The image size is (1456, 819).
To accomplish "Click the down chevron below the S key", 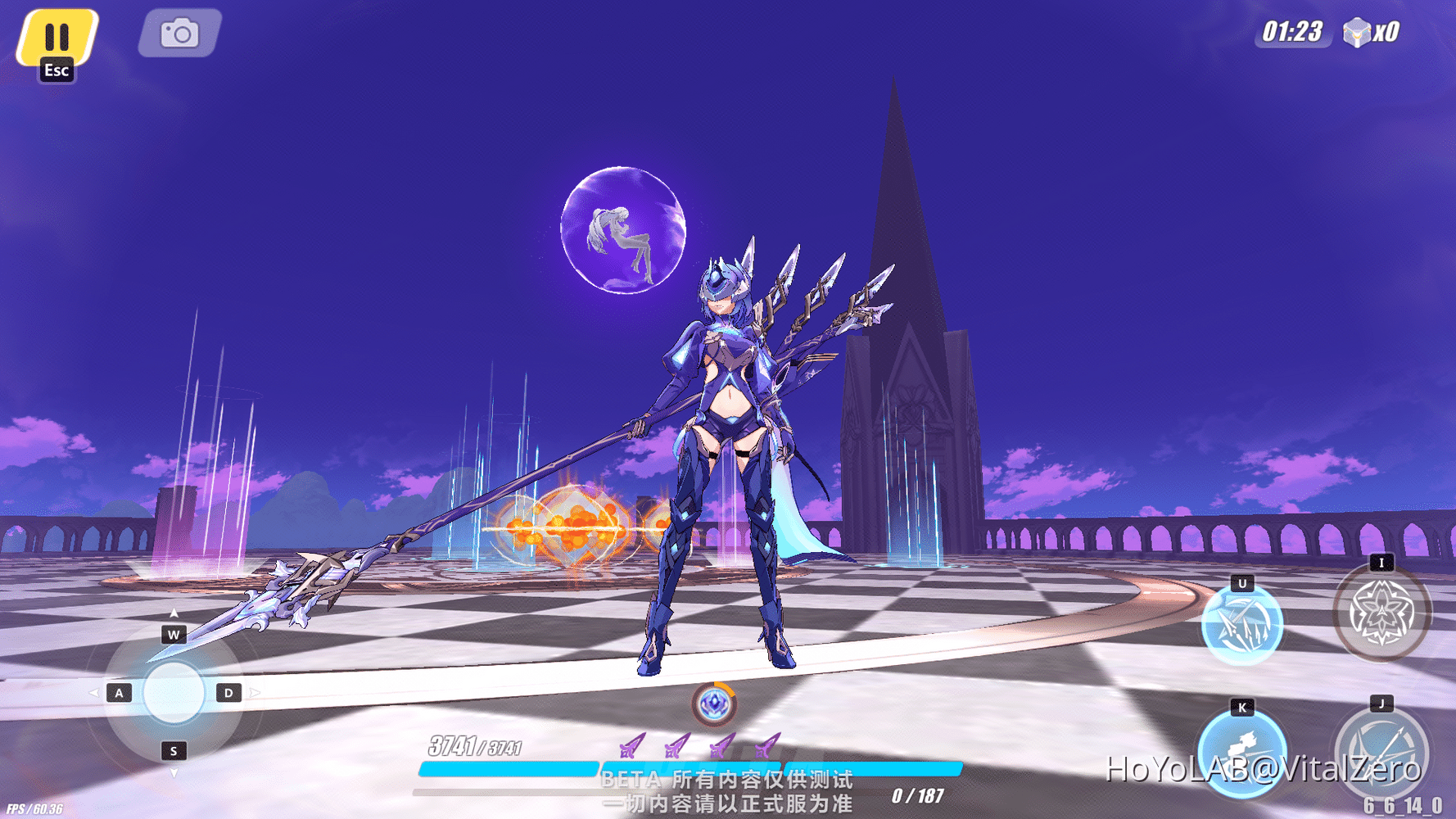I will (x=172, y=771).
